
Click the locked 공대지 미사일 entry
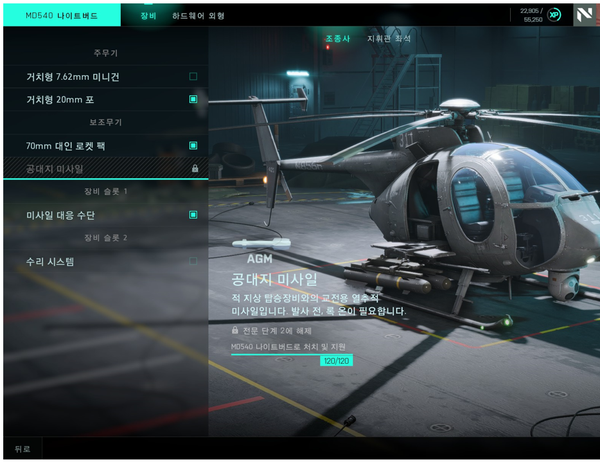pyautogui.click(x=105, y=169)
